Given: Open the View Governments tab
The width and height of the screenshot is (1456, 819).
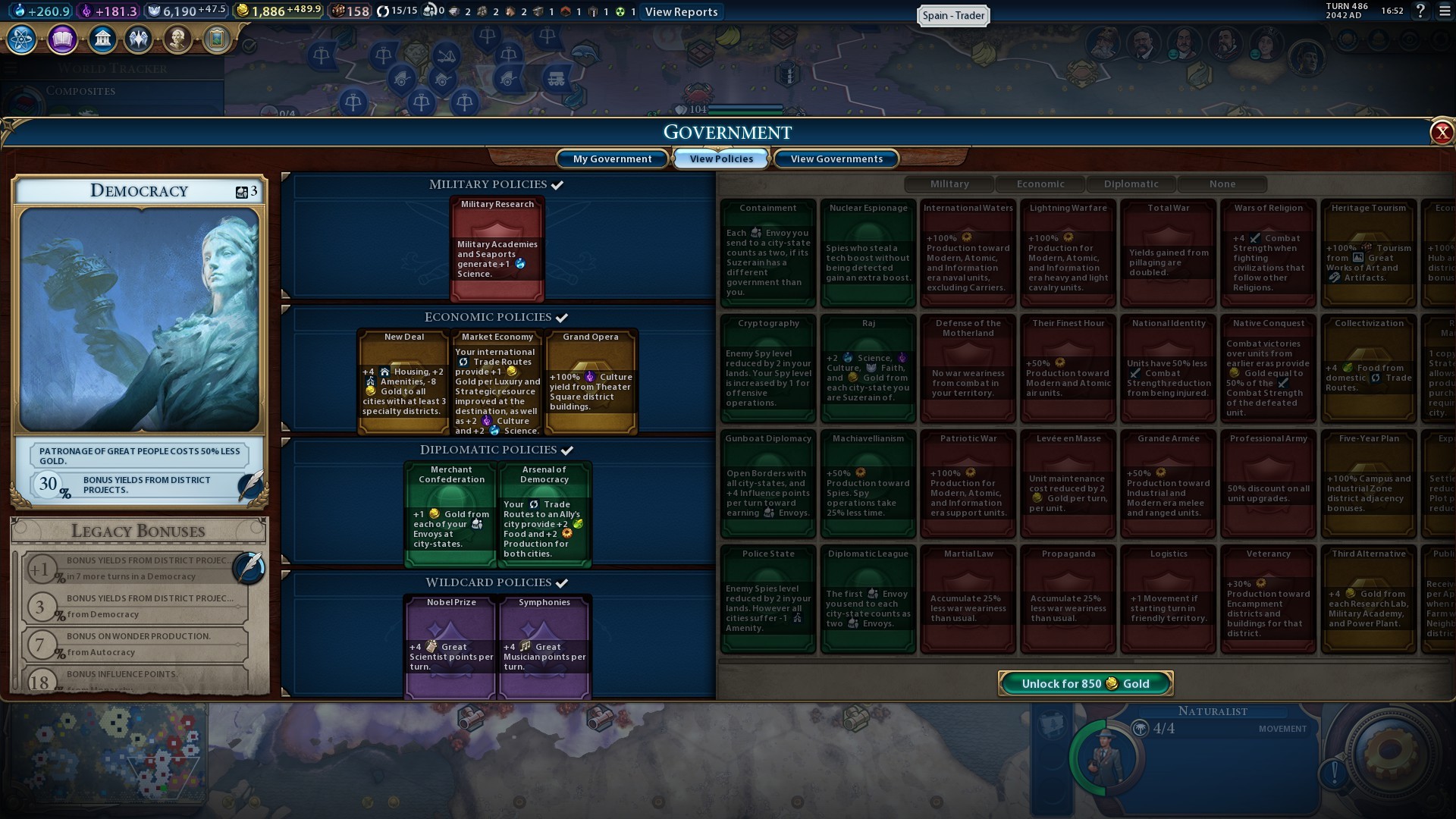Looking at the screenshot, I should click(x=836, y=158).
